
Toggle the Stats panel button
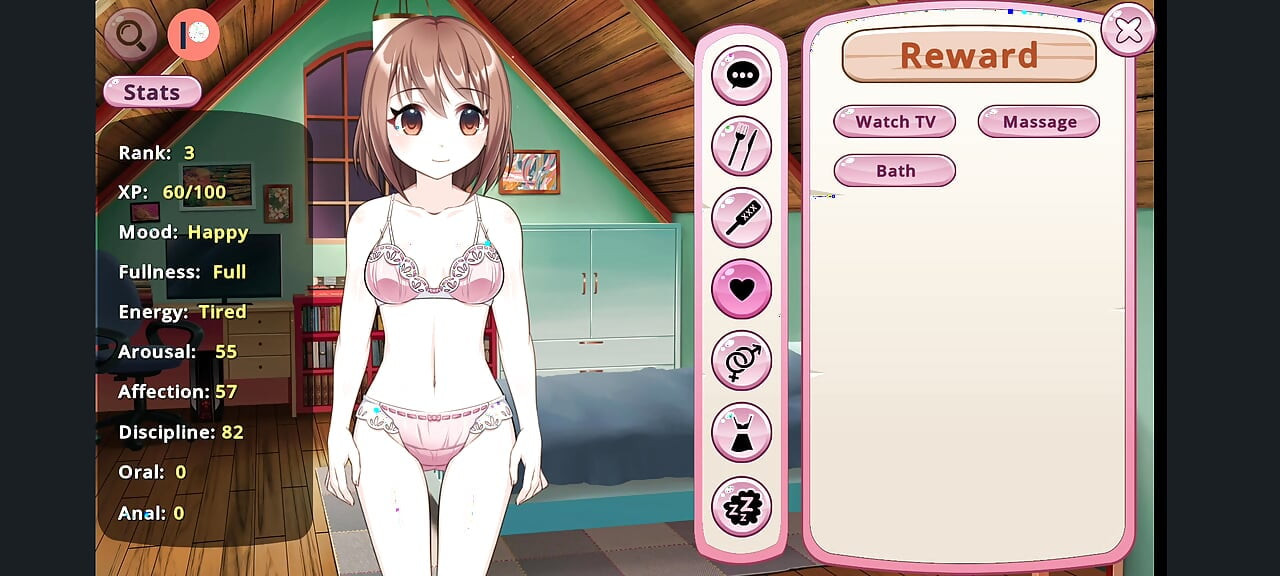click(152, 92)
